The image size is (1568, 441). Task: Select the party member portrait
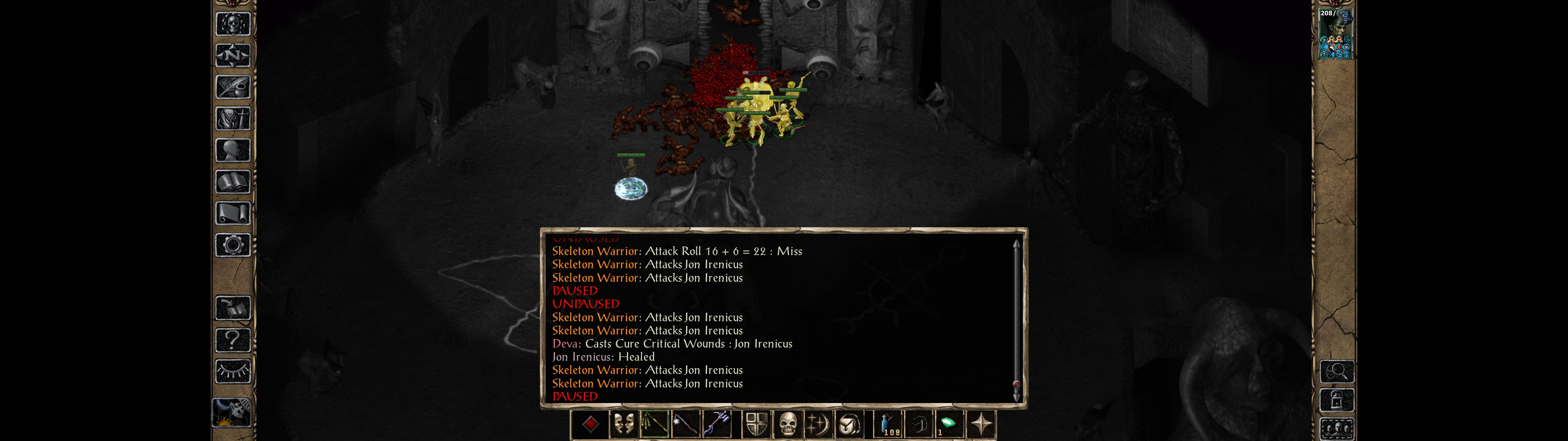1335,34
